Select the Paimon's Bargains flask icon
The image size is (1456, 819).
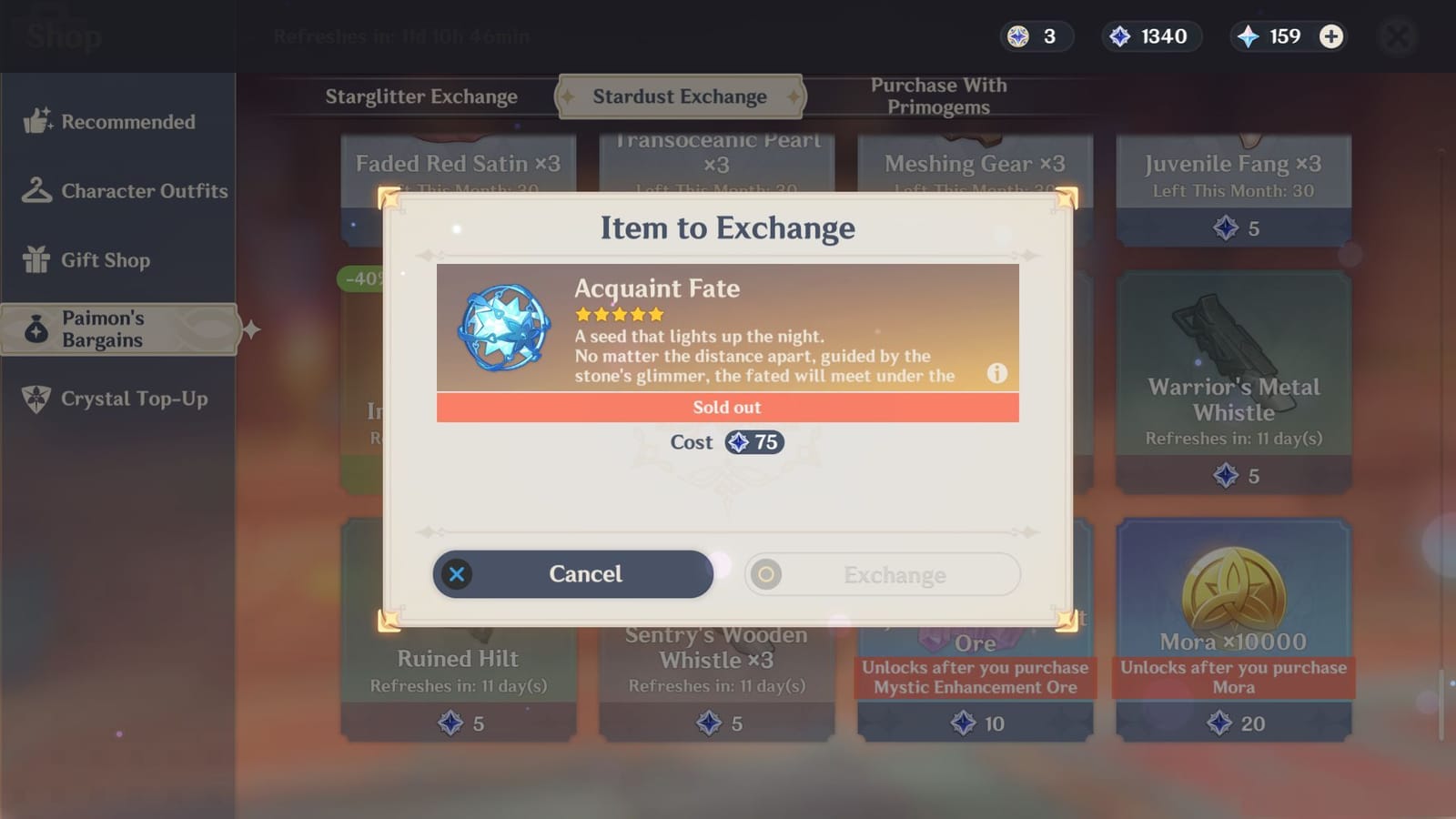point(36,329)
